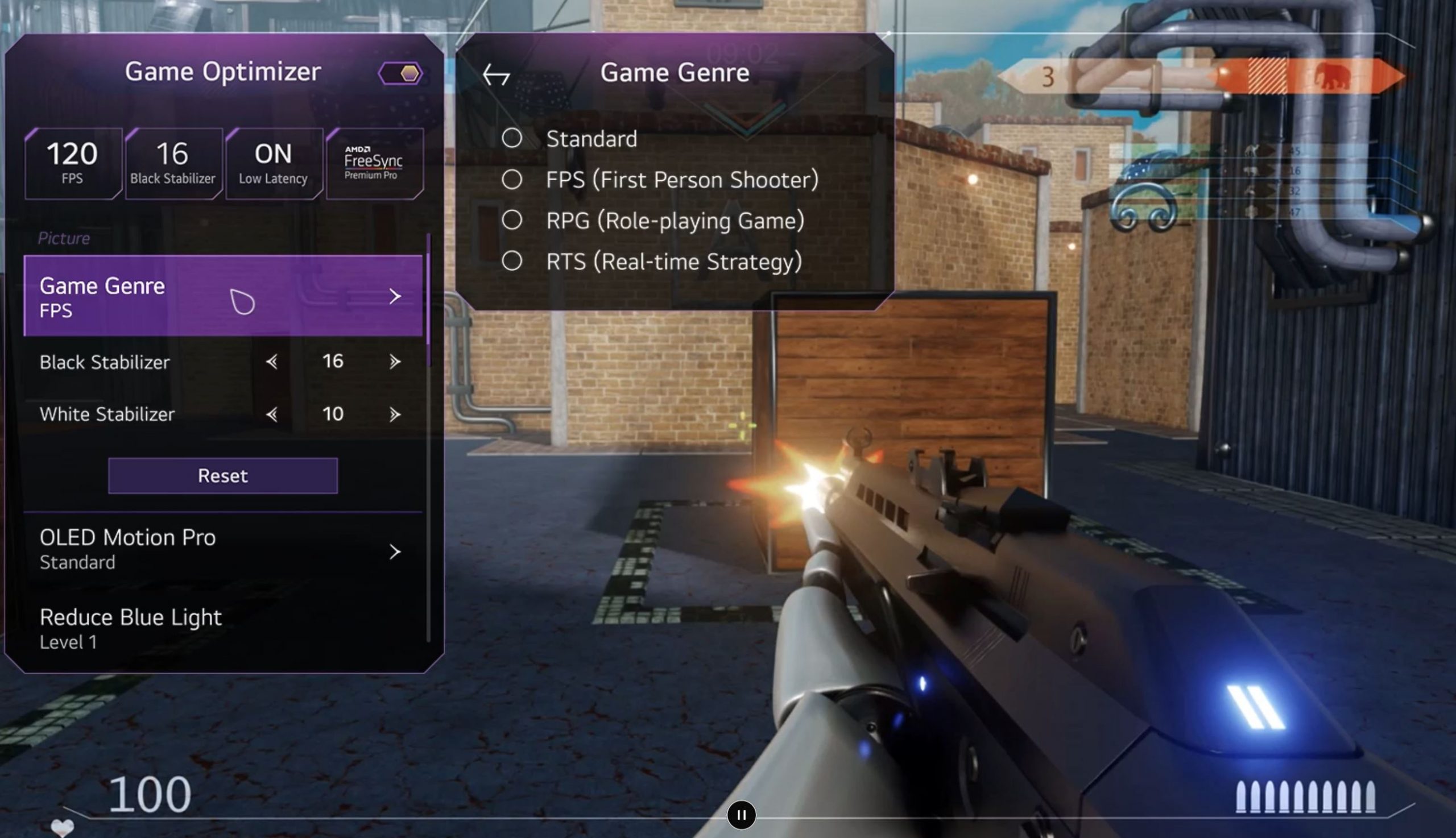Choose the Standard genre option
Image resolution: width=1456 pixels, height=838 pixels.
512,138
